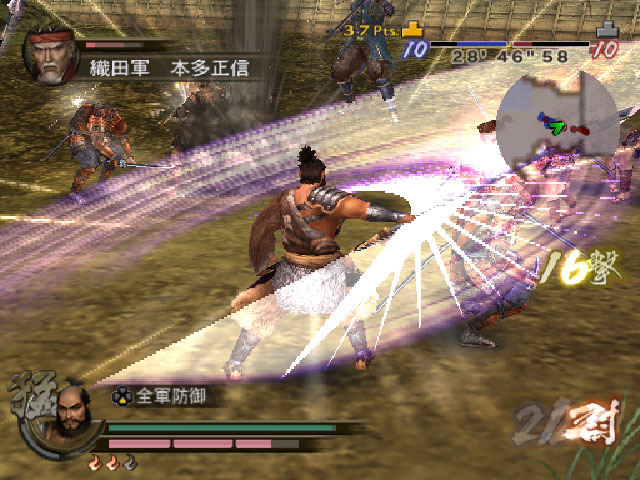Select the enemy officer portrait with red headband
The width and height of the screenshot is (640, 480).
49,59
